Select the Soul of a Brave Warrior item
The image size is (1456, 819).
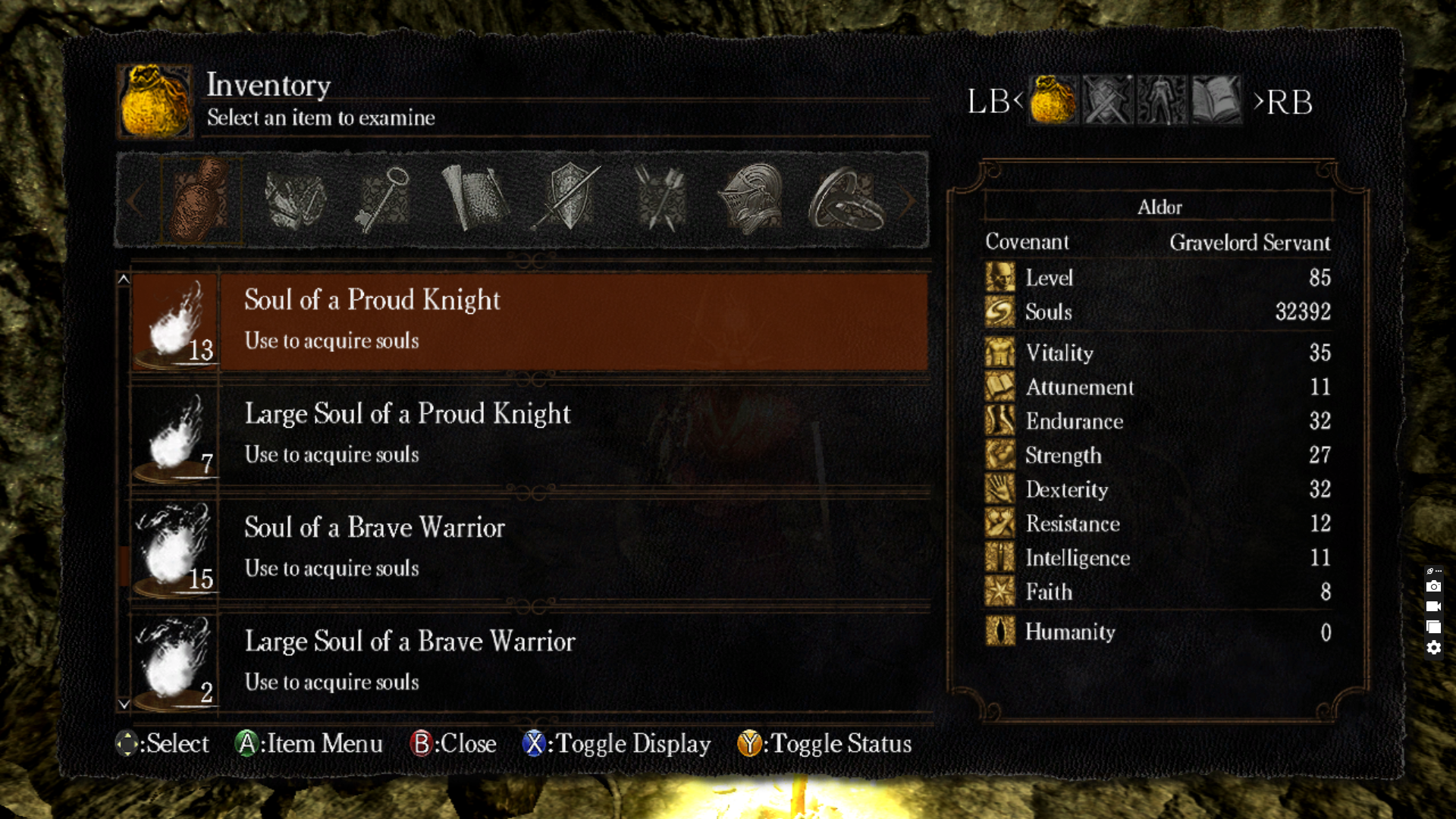529,548
